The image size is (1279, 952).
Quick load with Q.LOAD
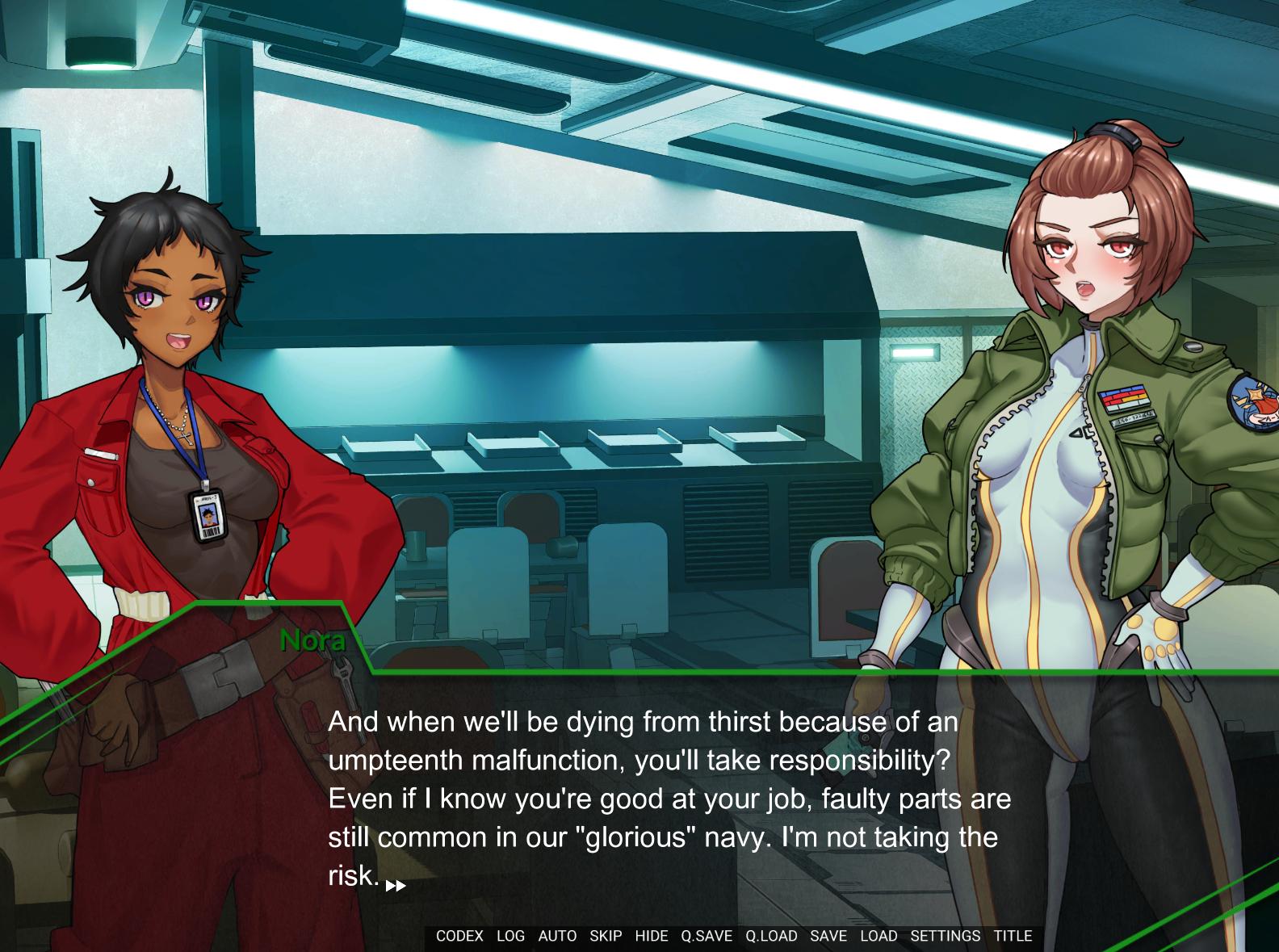[771, 936]
